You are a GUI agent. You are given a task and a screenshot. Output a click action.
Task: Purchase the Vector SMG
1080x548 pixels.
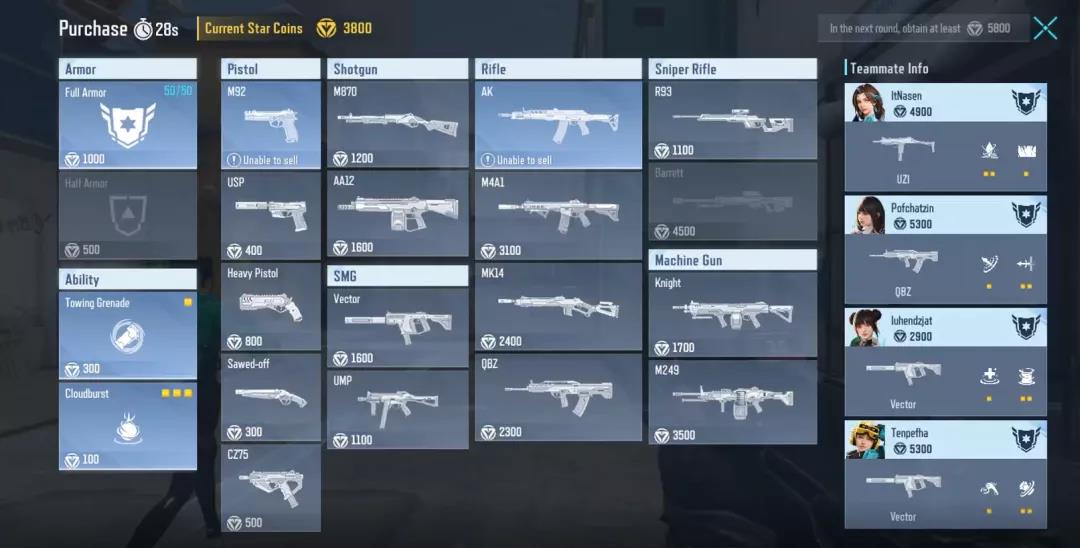pyautogui.click(x=398, y=327)
